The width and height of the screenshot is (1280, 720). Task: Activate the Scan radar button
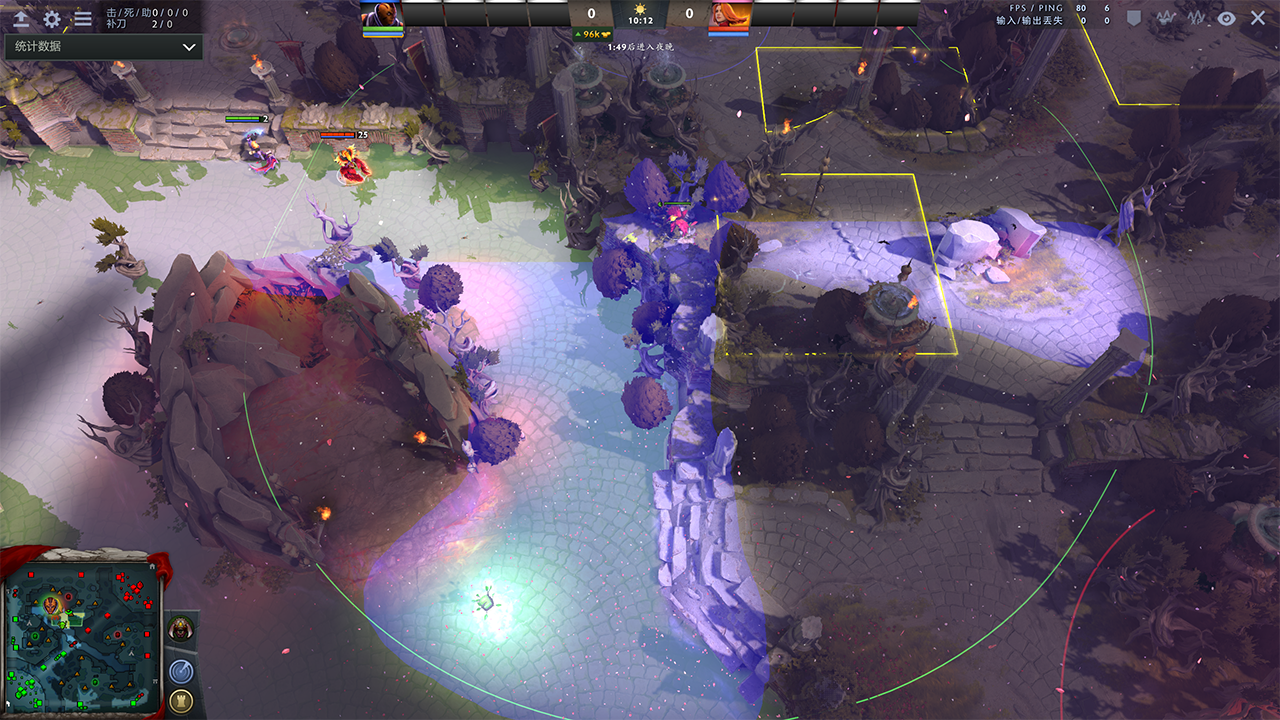point(181,670)
